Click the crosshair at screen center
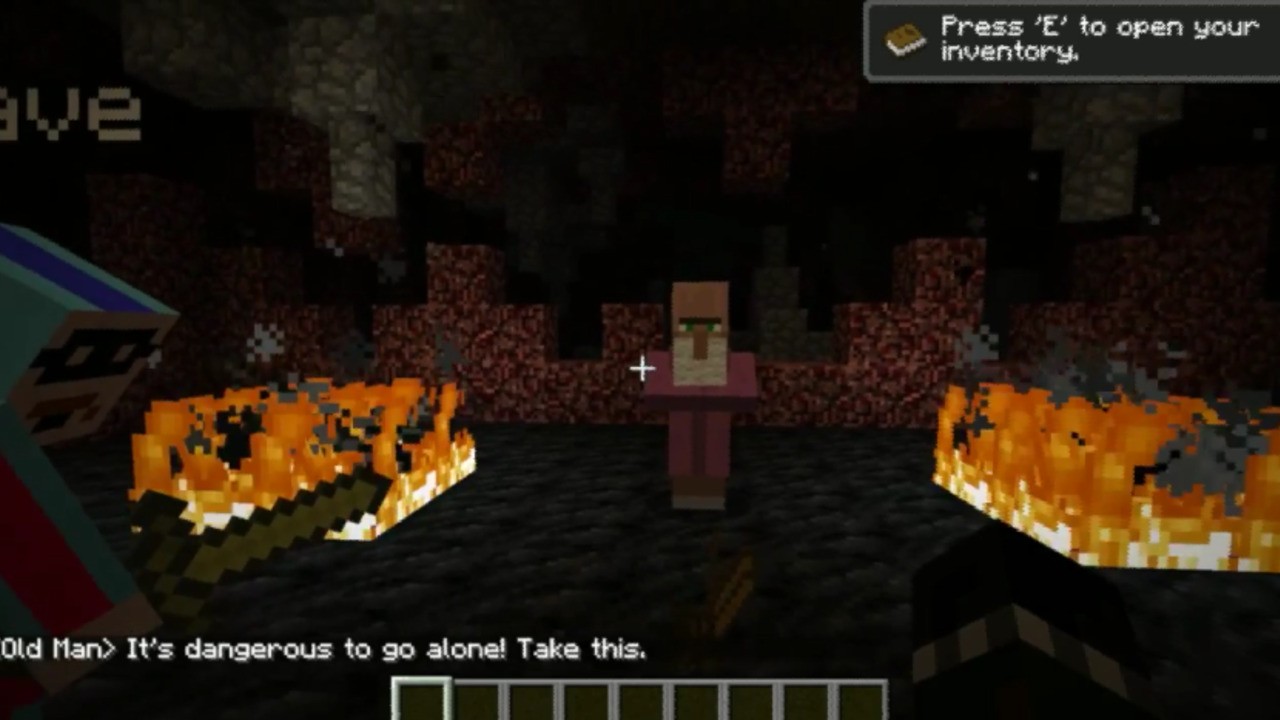This screenshot has width=1280, height=720. pyautogui.click(x=641, y=369)
